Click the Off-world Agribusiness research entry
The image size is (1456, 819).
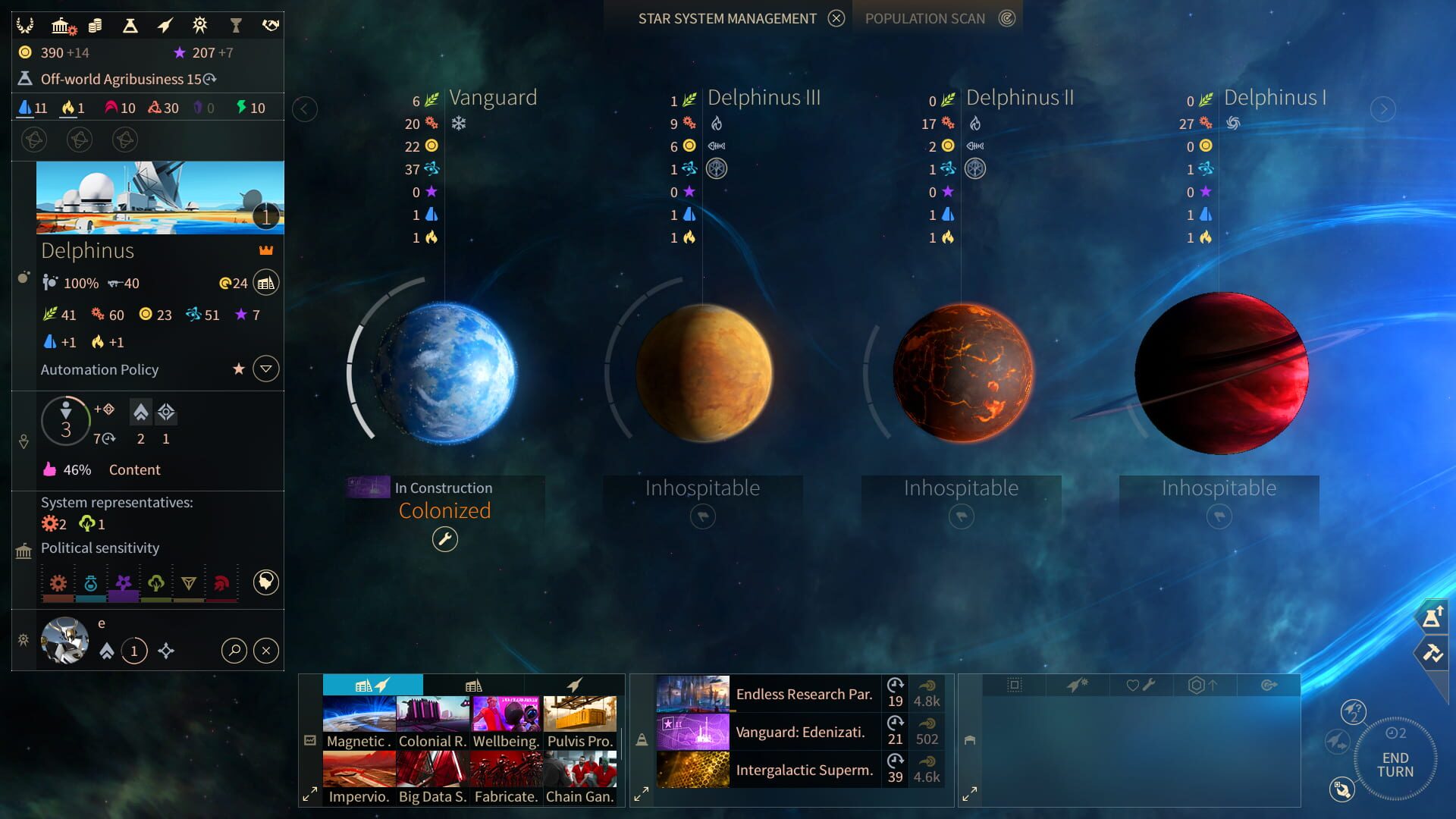[118, 78]
